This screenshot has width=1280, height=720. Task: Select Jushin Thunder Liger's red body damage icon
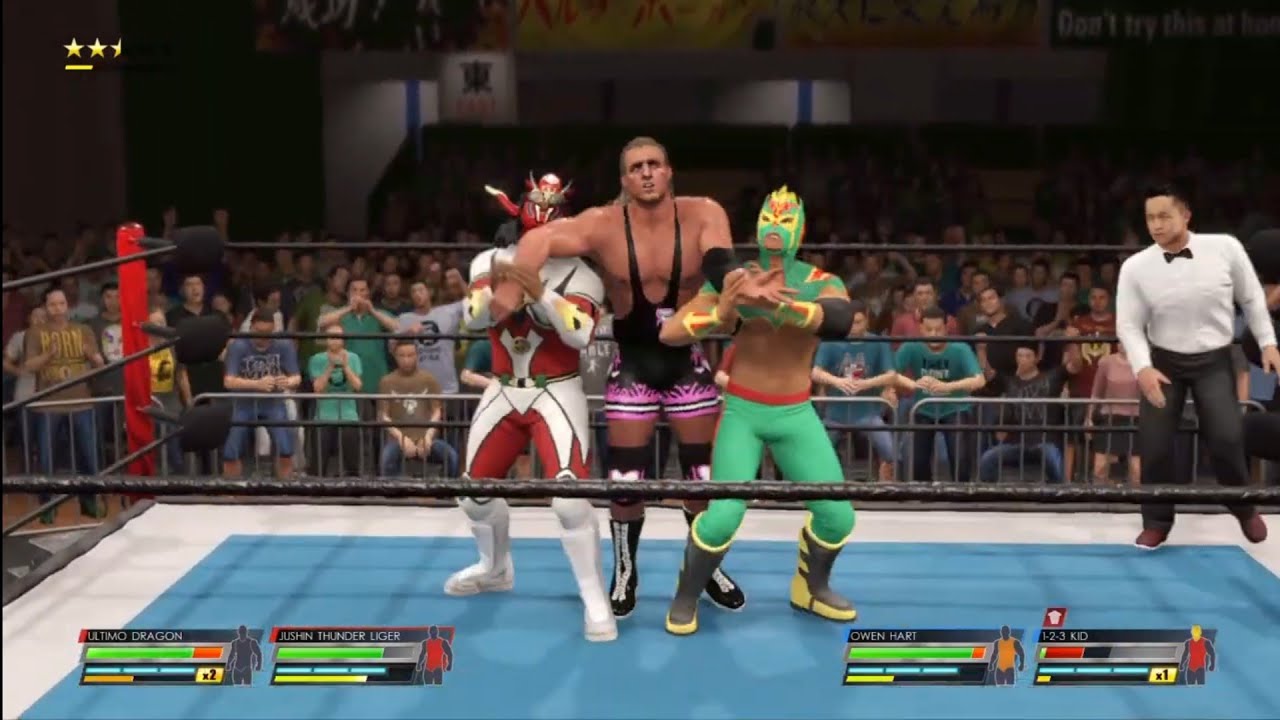coord(434,656)
